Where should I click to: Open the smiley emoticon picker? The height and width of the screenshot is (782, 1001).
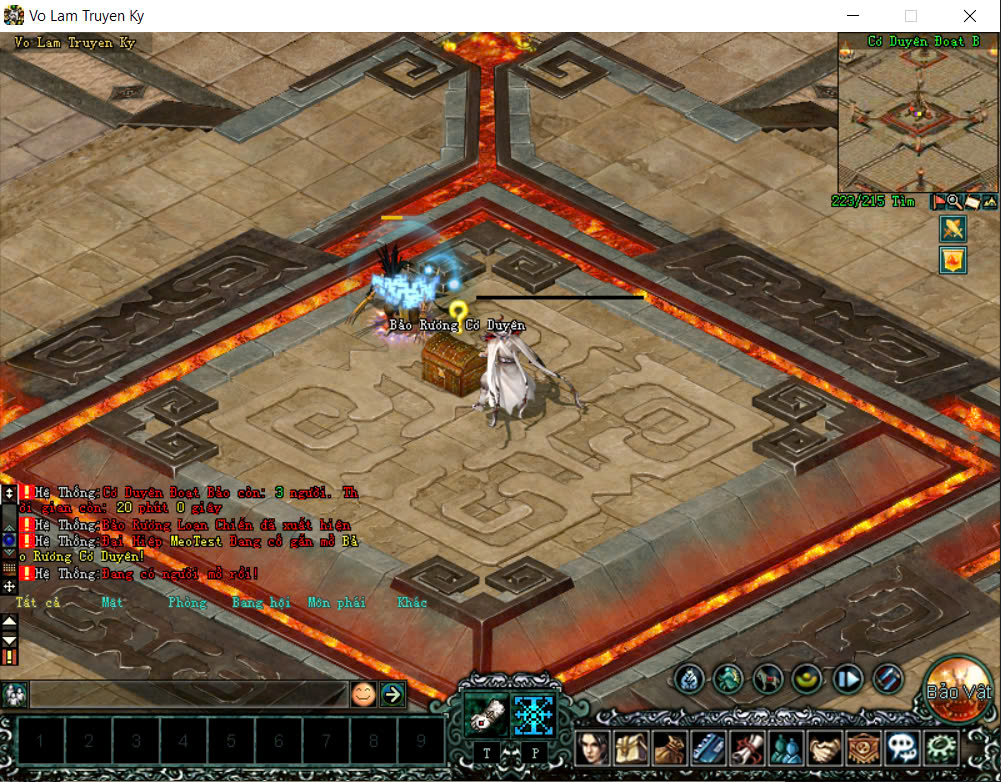pos(363,694)
